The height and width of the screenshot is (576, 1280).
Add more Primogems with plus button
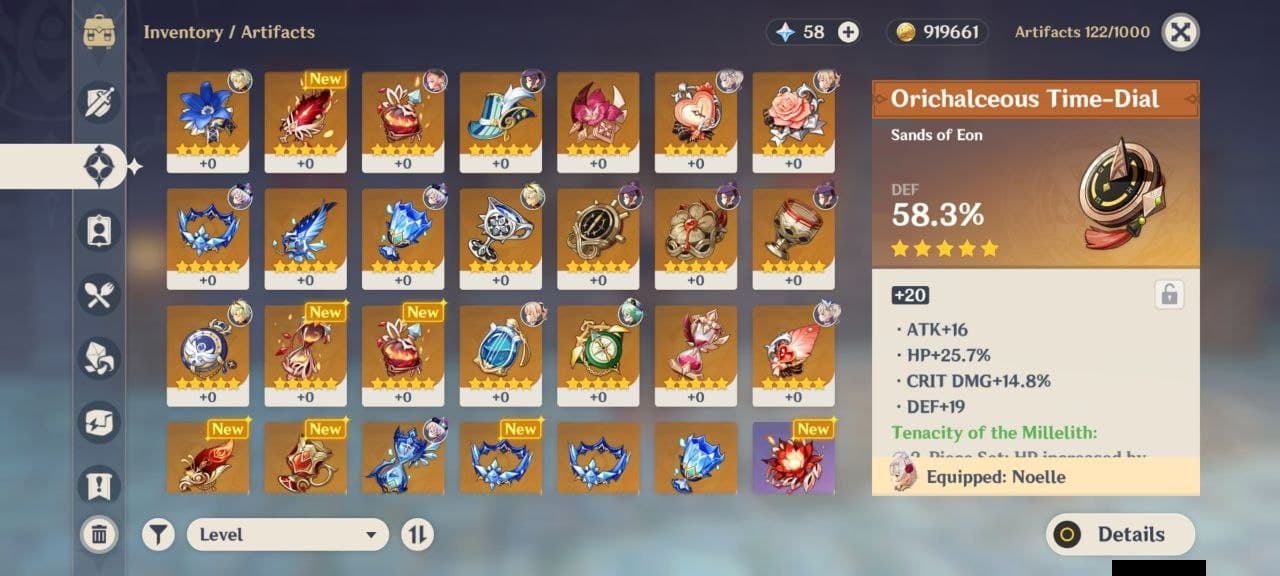click(x=848, y=32)
